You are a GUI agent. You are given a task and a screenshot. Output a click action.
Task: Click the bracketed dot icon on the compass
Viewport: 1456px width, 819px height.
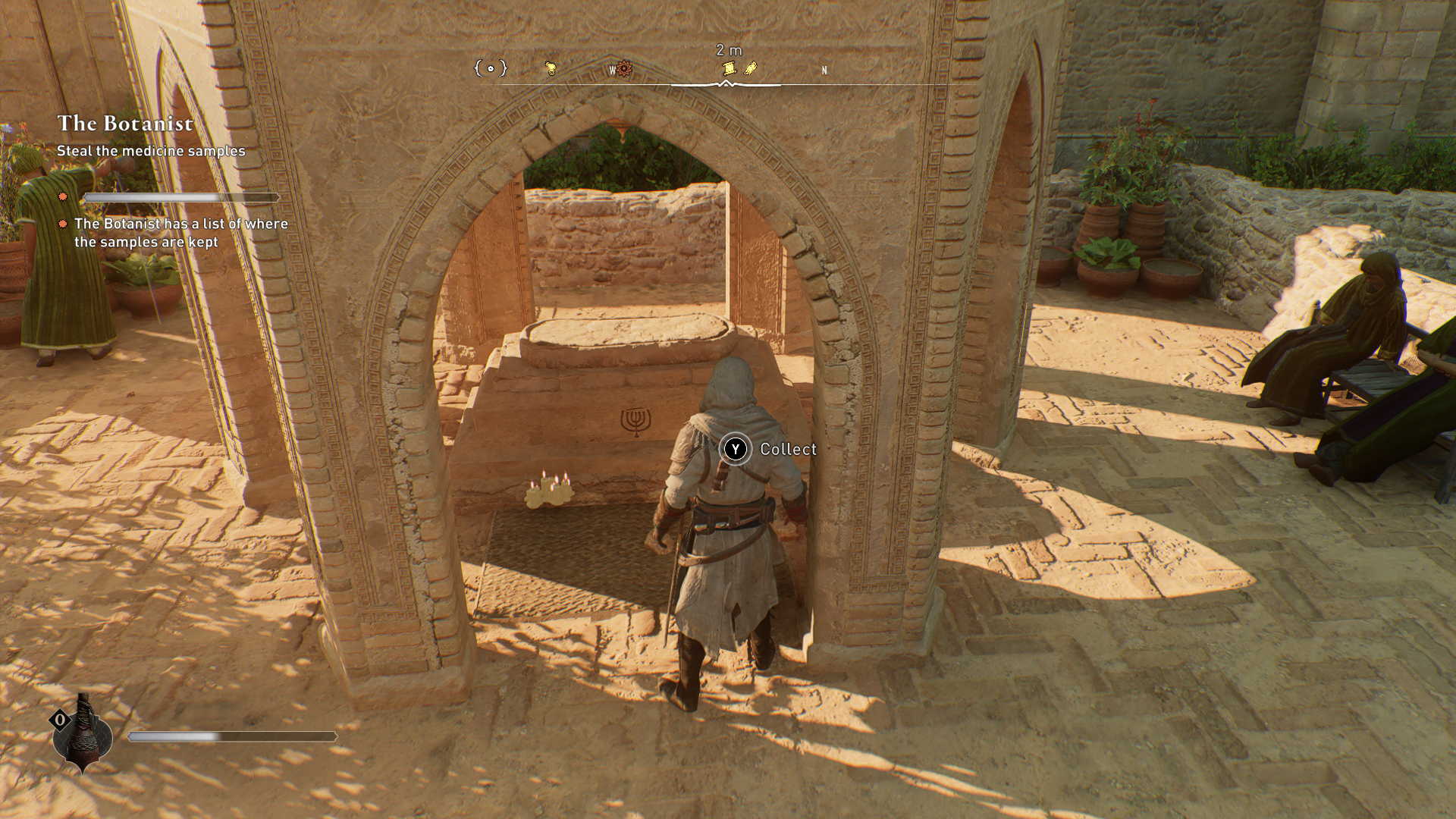click(490, 68)
